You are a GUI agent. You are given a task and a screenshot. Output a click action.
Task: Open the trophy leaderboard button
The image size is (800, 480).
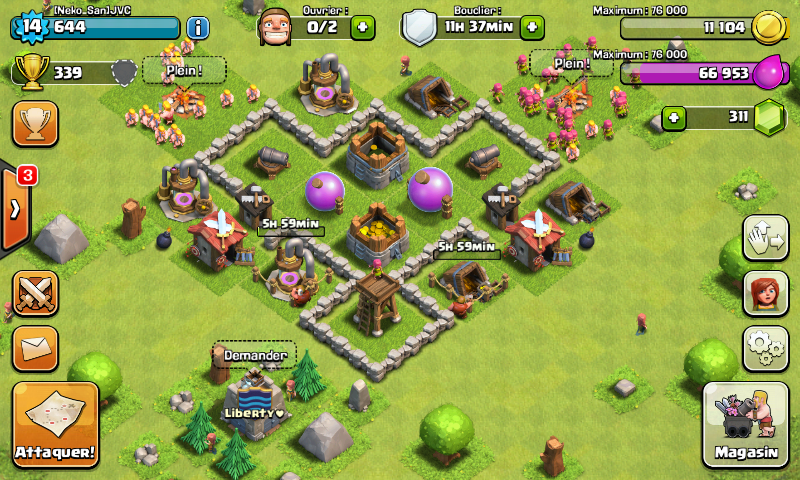coord(35,123)
